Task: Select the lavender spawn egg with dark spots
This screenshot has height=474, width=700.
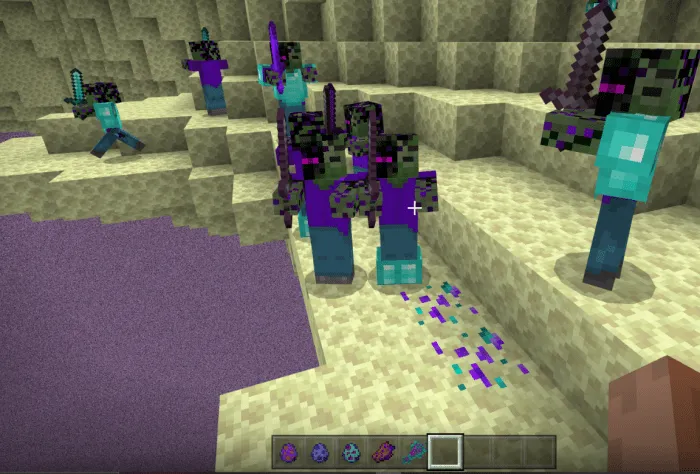Action: (x=319, y=451)
